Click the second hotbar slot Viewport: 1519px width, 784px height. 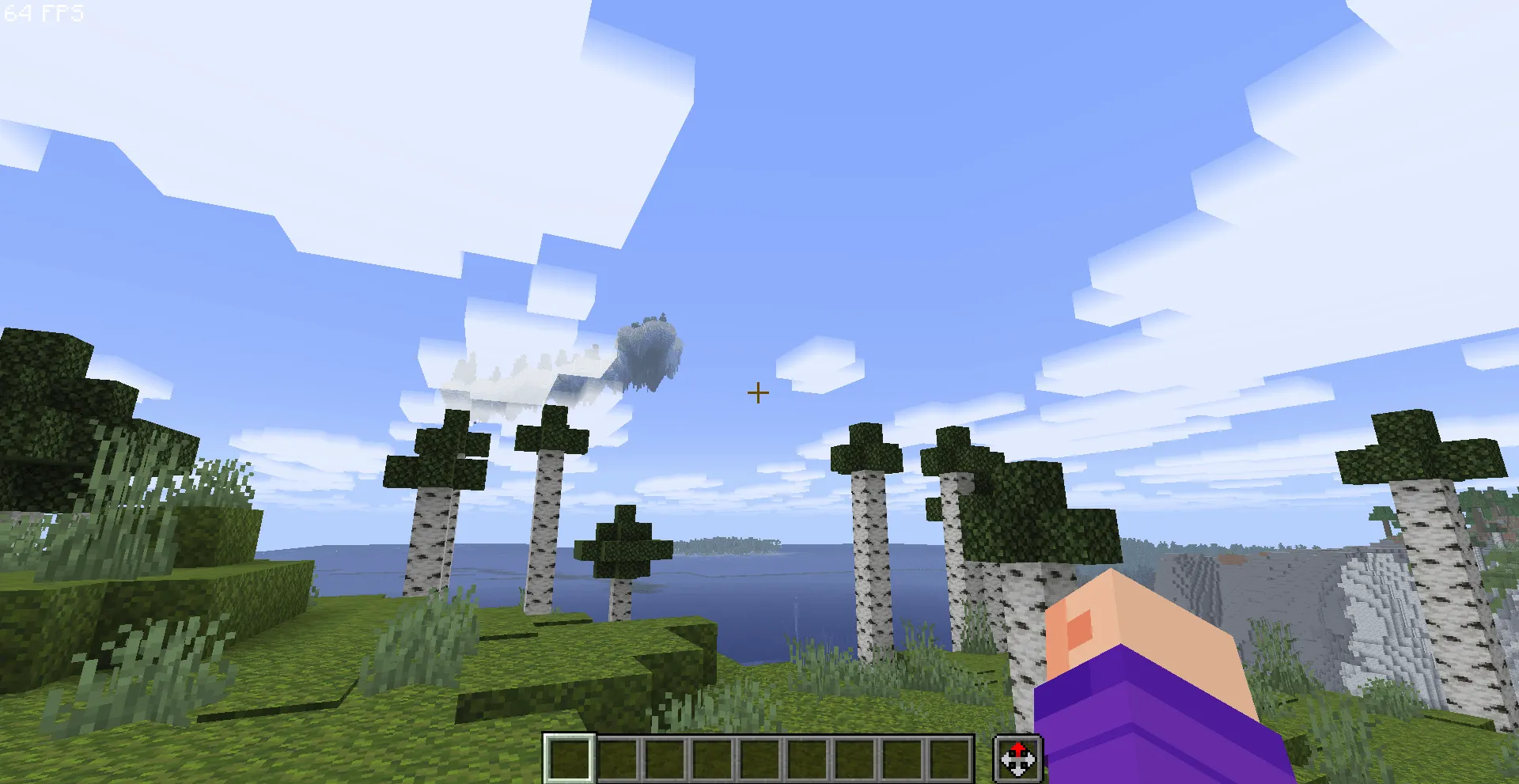(617, 759)
